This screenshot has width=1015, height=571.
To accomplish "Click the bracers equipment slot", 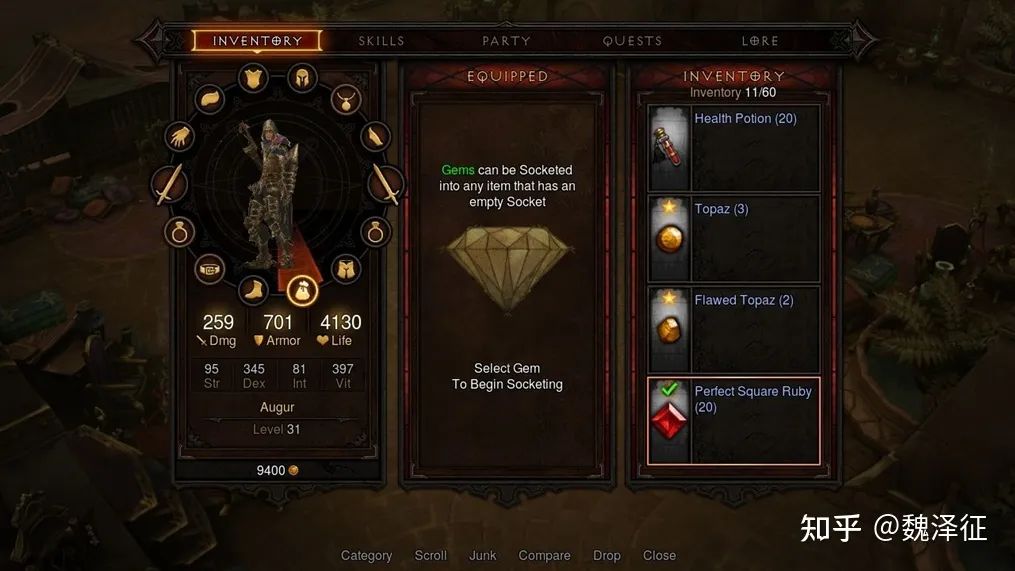I will tap(374, 135).
